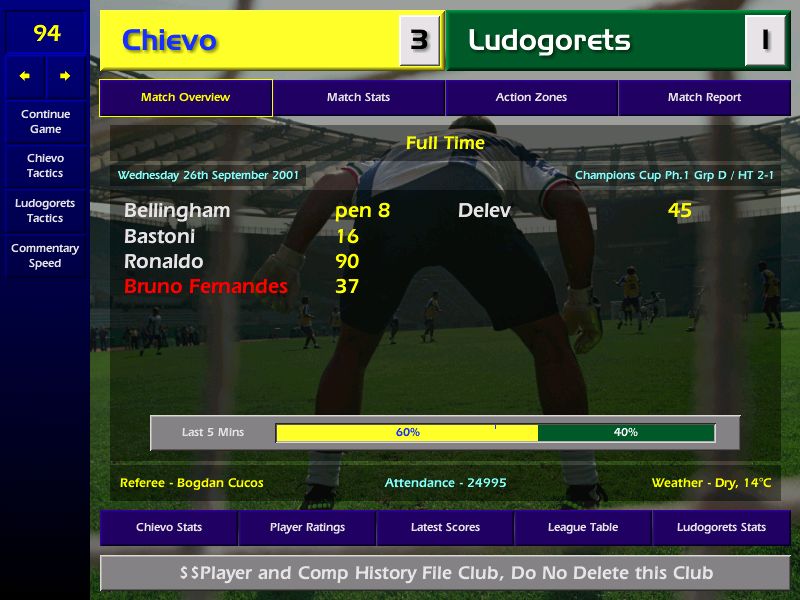Go forward with the right arrow
The image size is (800, 600).
65,76
